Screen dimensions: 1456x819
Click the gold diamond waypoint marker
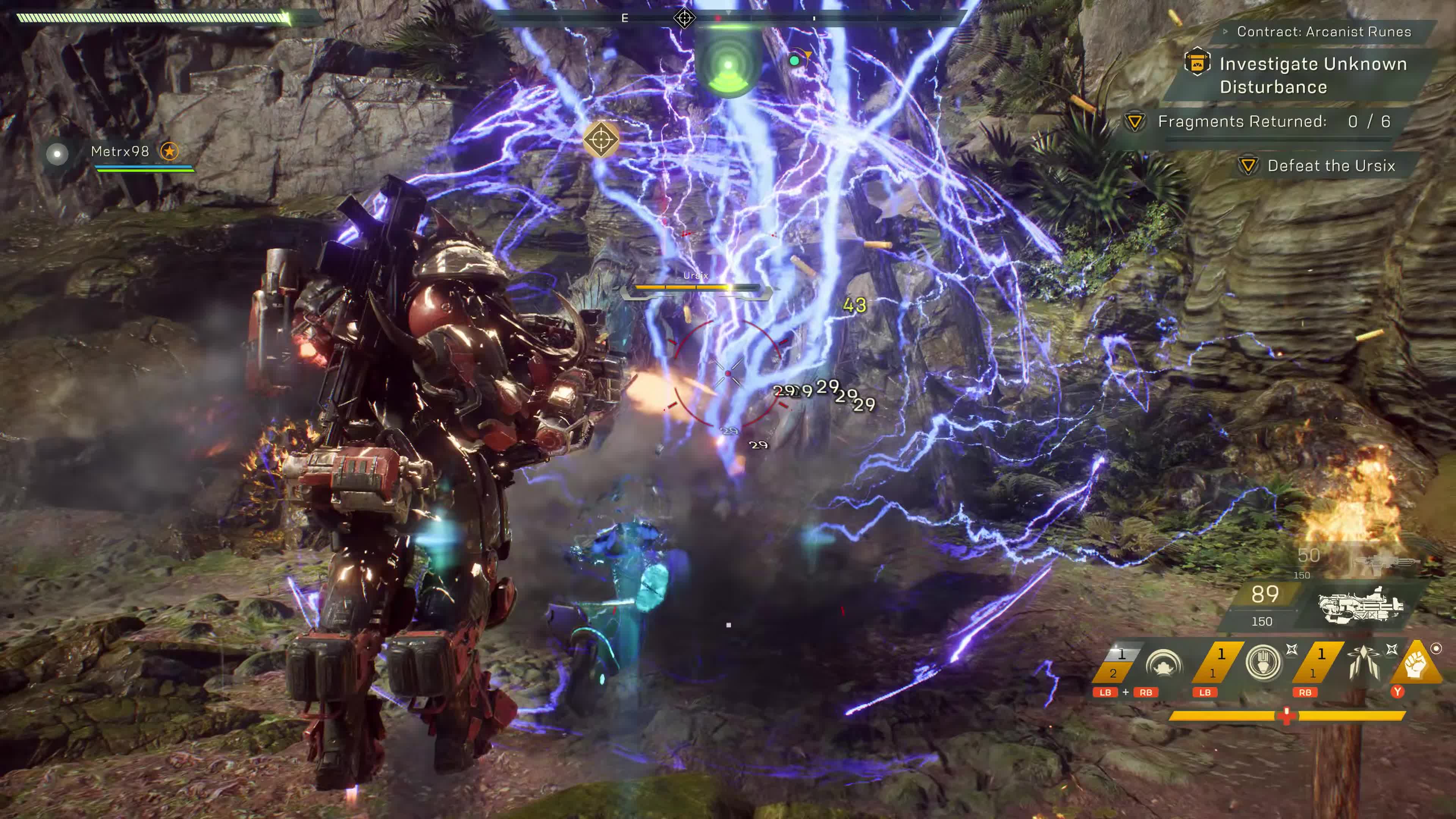click(x=600, y=138)
